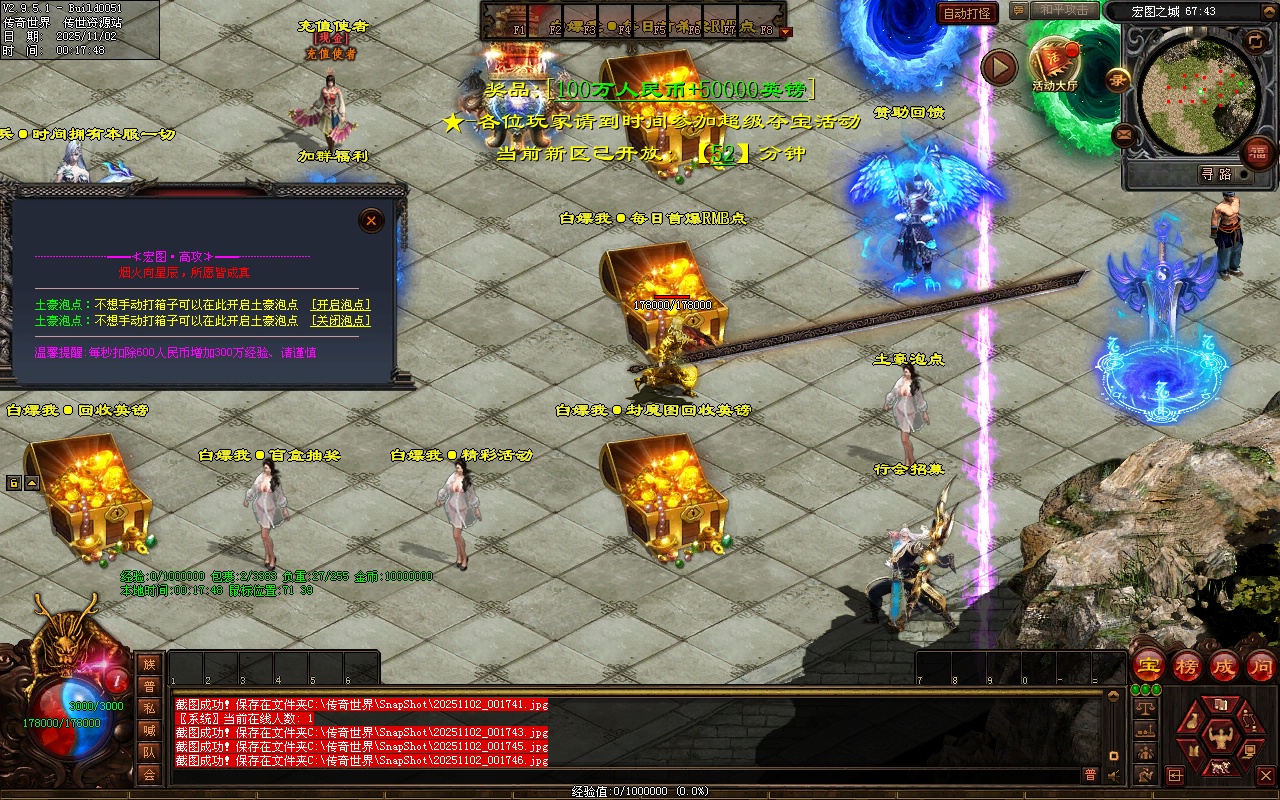Viewport: 1280px width, 800px height.
Task: Click the 录 record button beside minimap
Action: (1118, 77)
